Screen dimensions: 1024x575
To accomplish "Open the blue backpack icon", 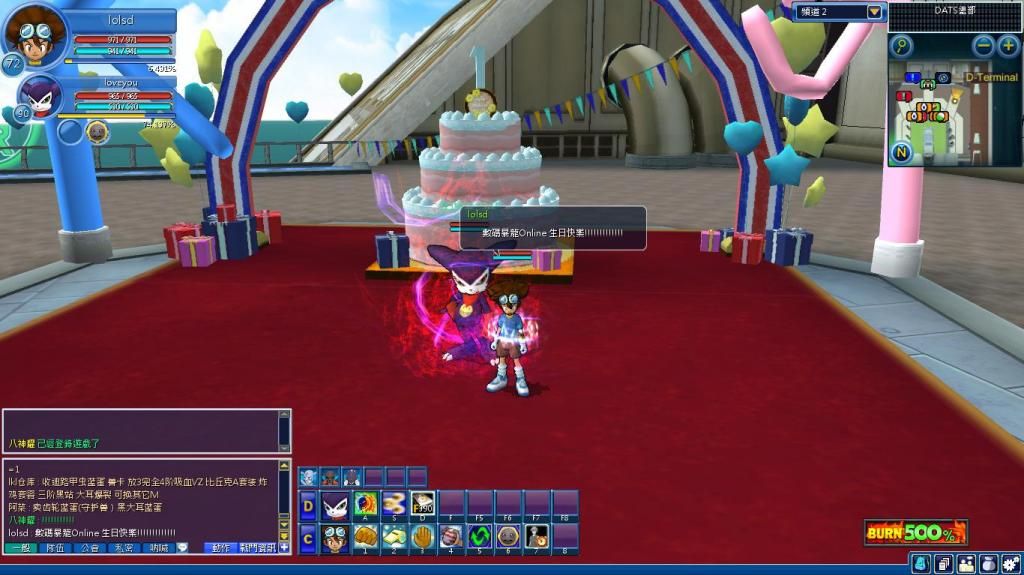I will coord(920,564).
